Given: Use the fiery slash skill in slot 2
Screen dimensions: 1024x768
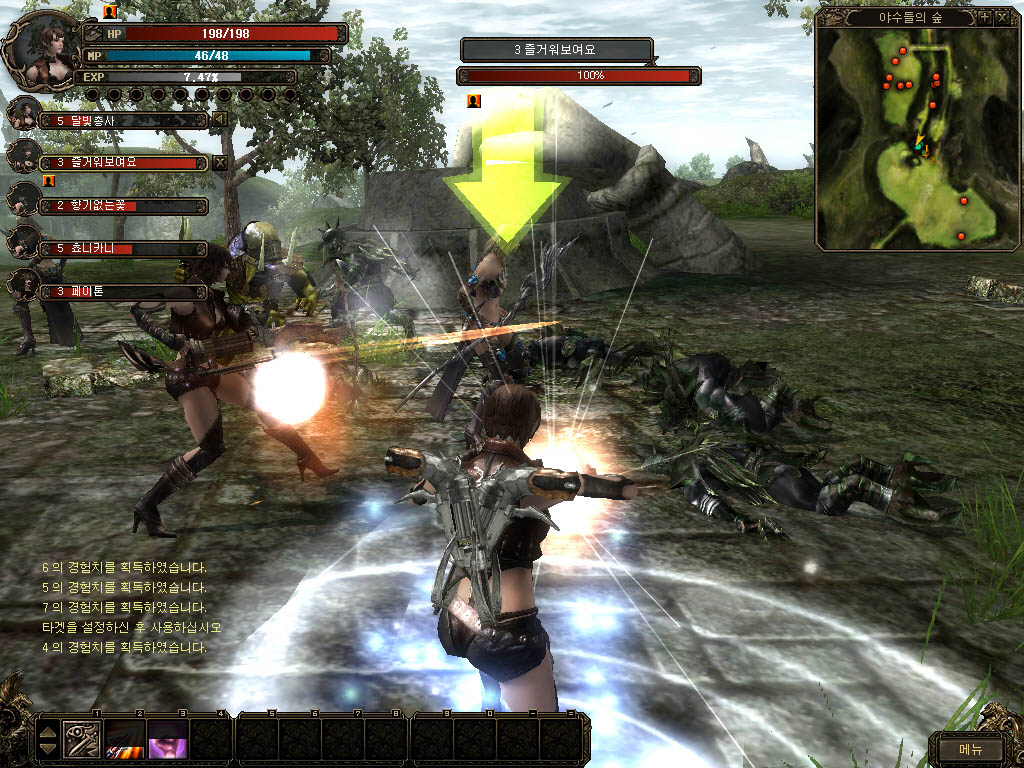Looking at the screenshot, I should click(x=123, y=739).
